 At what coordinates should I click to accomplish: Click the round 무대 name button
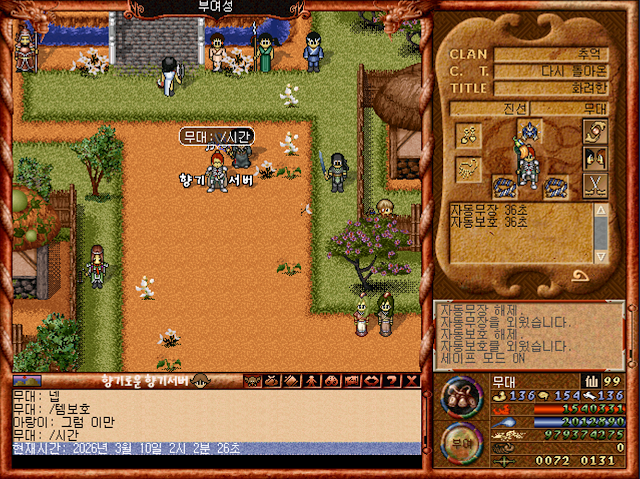[462, 442]
